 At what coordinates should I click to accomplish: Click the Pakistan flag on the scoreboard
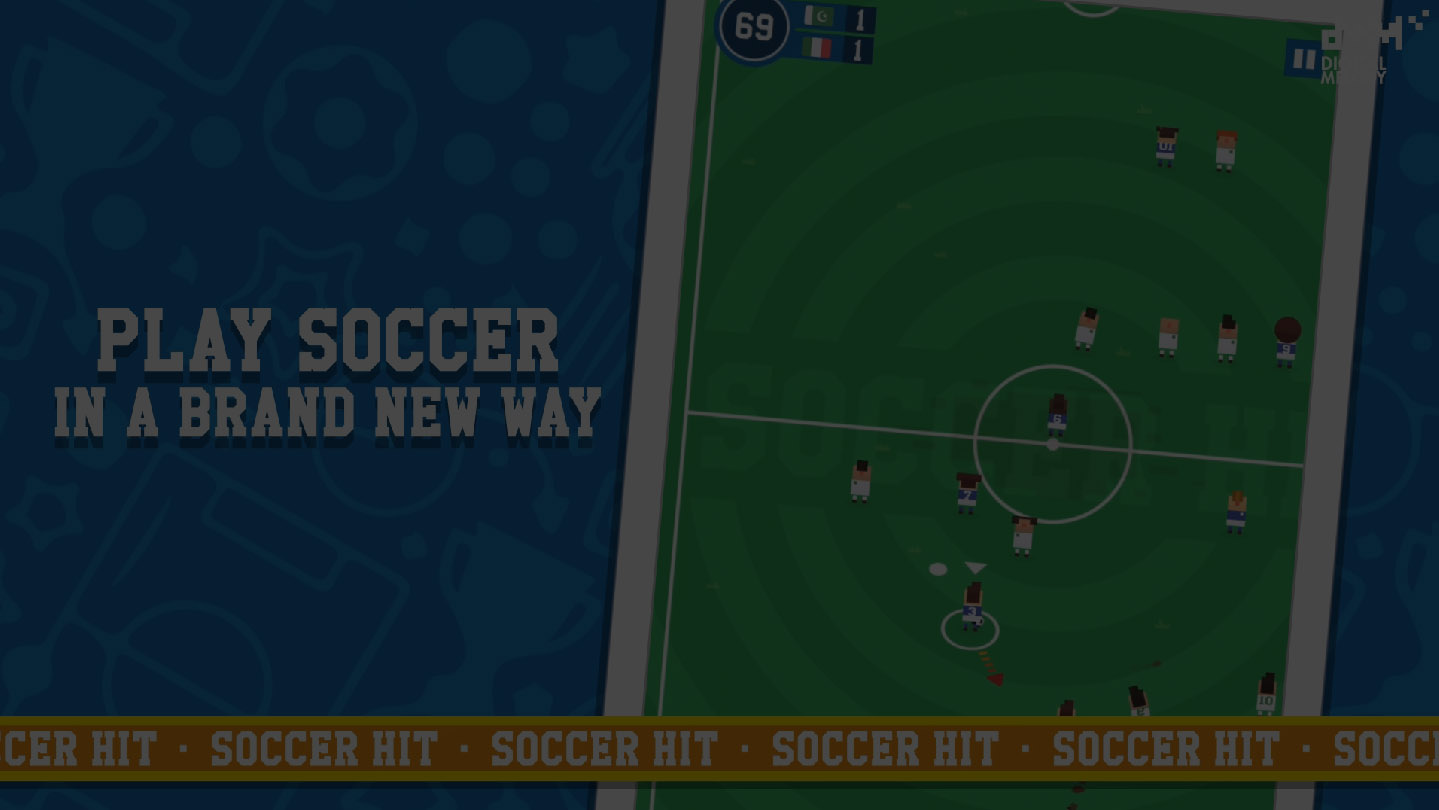pos(820,17)
